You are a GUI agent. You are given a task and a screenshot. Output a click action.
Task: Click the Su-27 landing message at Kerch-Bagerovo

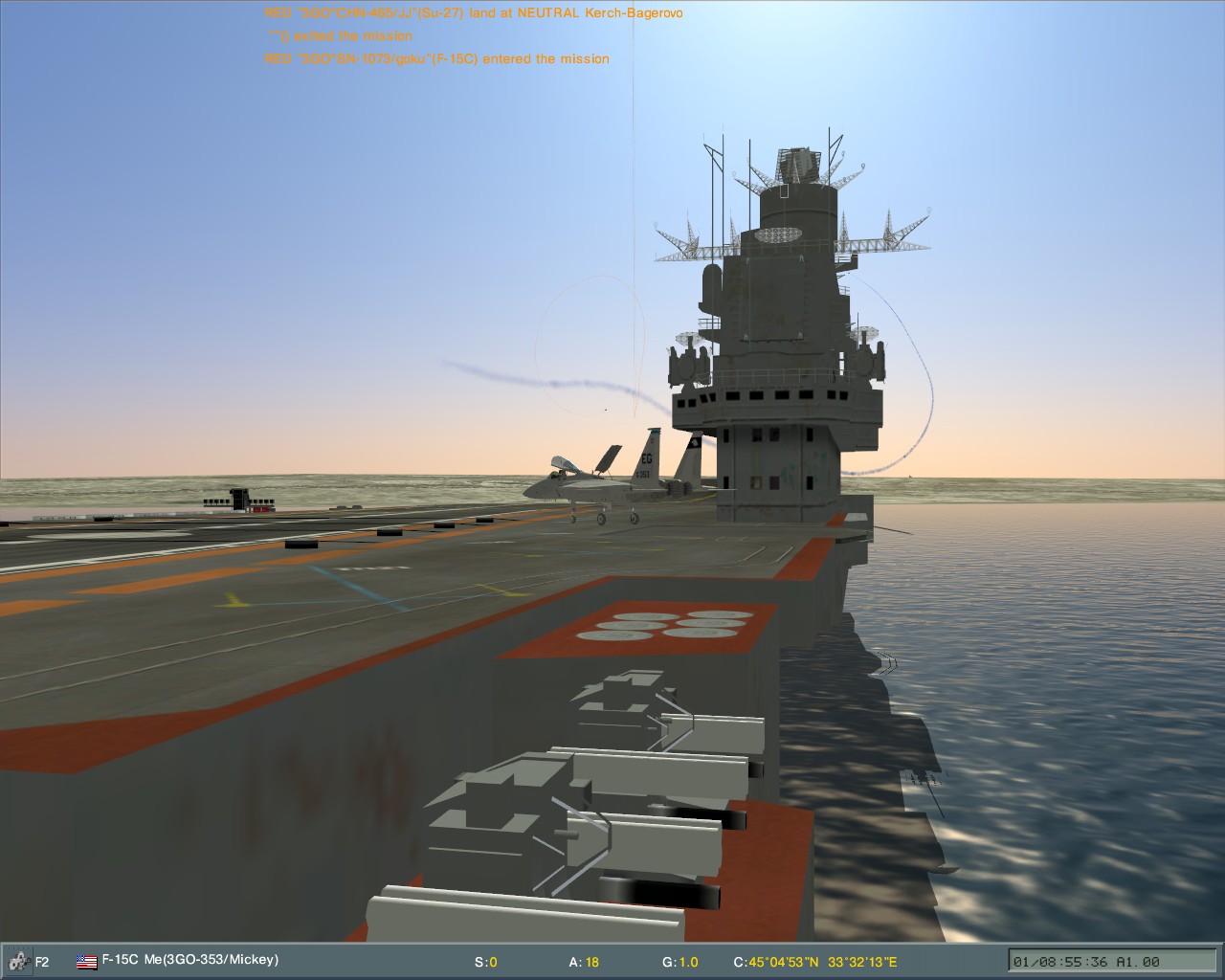point(474,12)
